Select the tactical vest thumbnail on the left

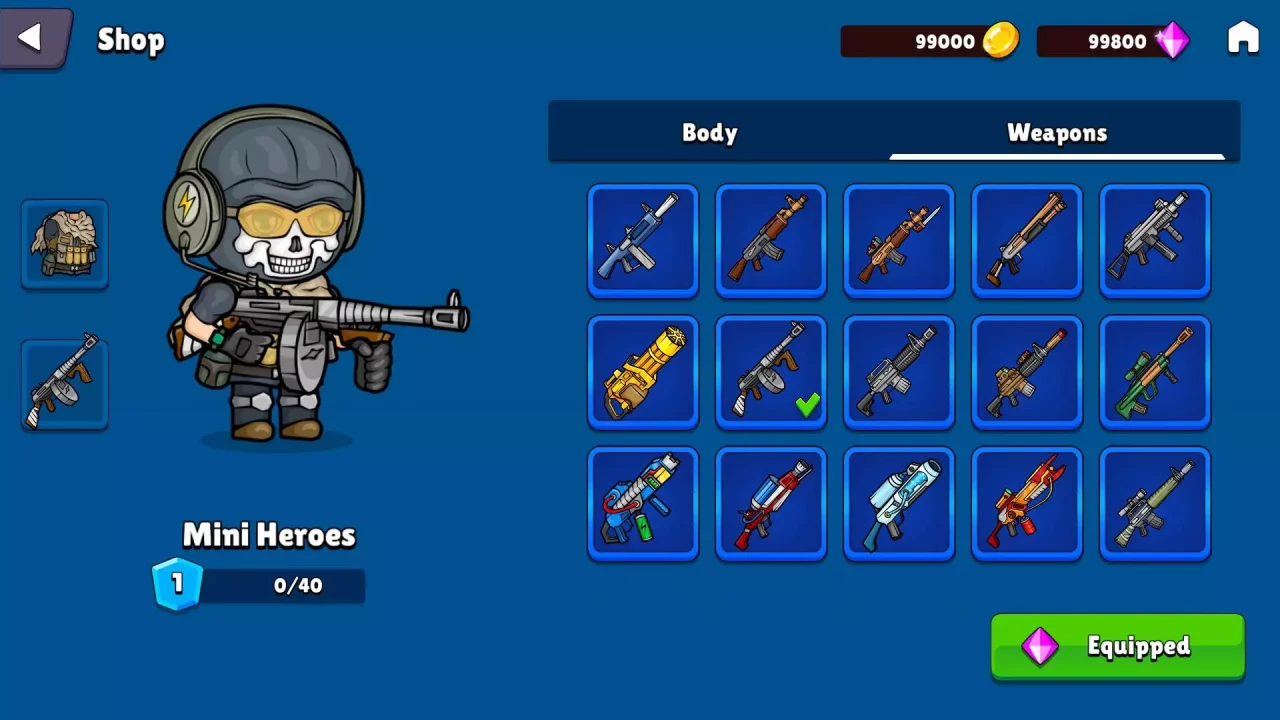pyautogui.click(x=64, y=243)
